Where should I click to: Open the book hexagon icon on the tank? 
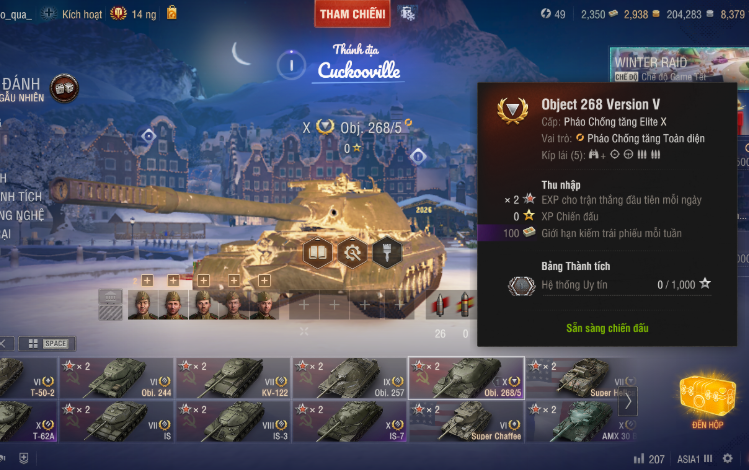318,252
